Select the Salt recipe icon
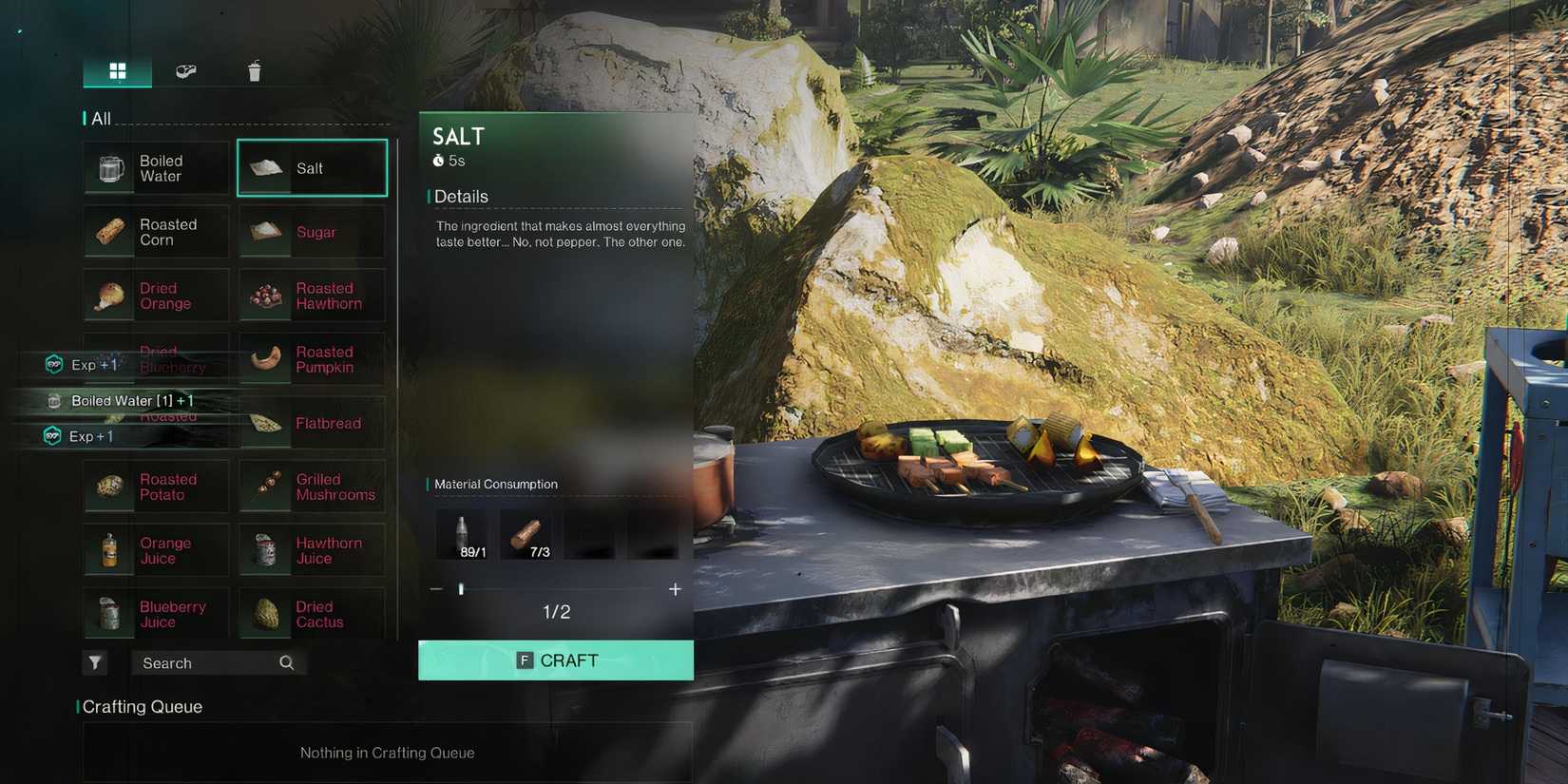This screenshot has height=784, width=1568. click(x=264, y=167)
